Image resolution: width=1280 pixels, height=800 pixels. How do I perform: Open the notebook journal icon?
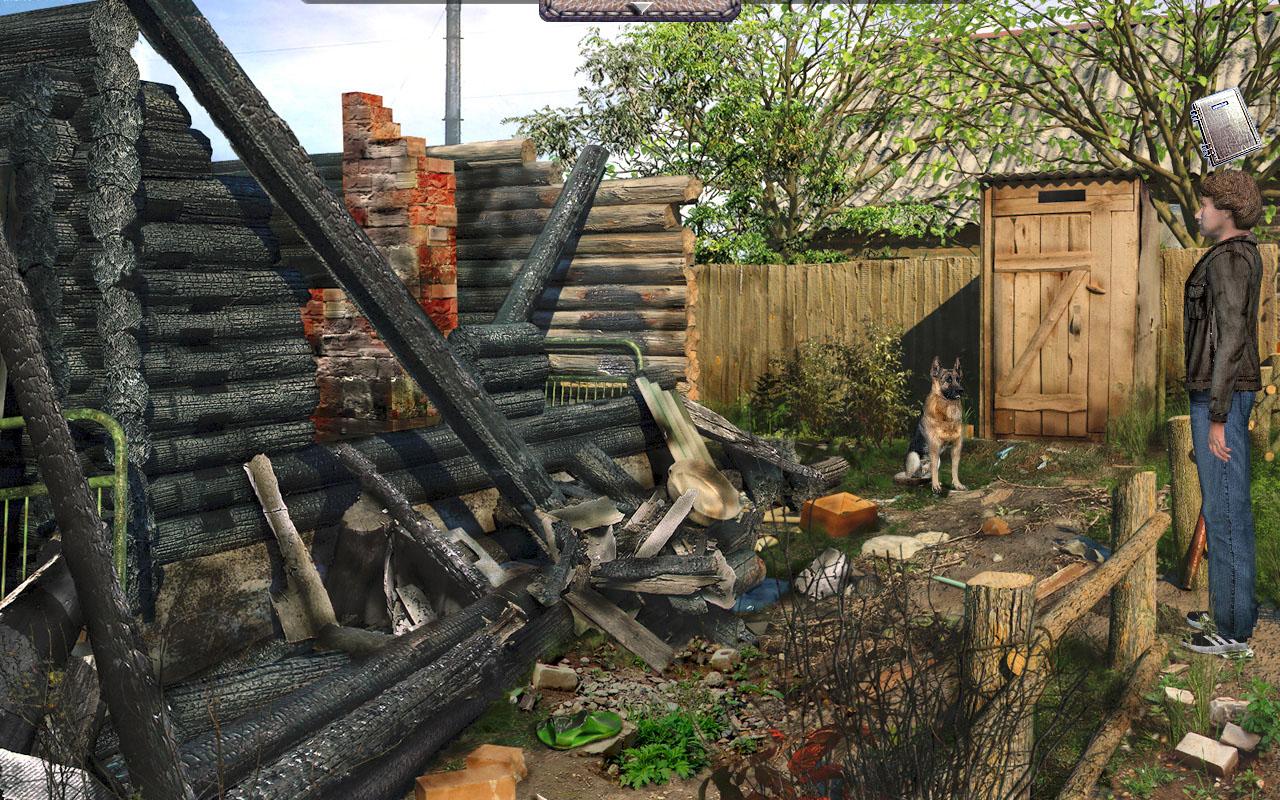[x=1225, y=127]
